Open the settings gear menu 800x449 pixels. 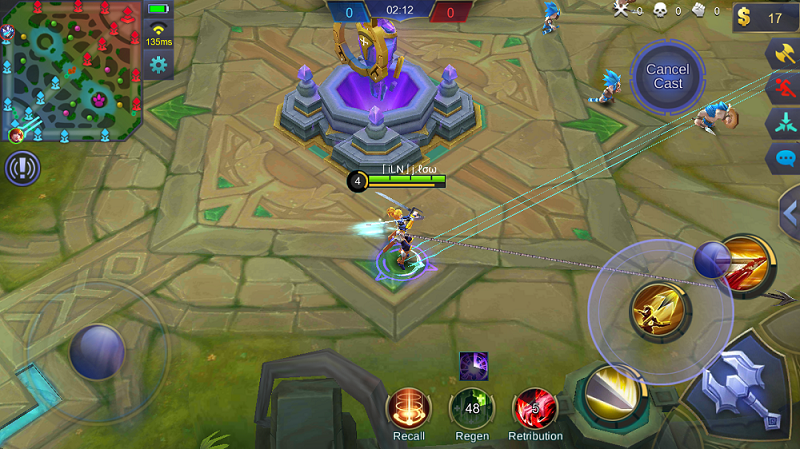158,65
